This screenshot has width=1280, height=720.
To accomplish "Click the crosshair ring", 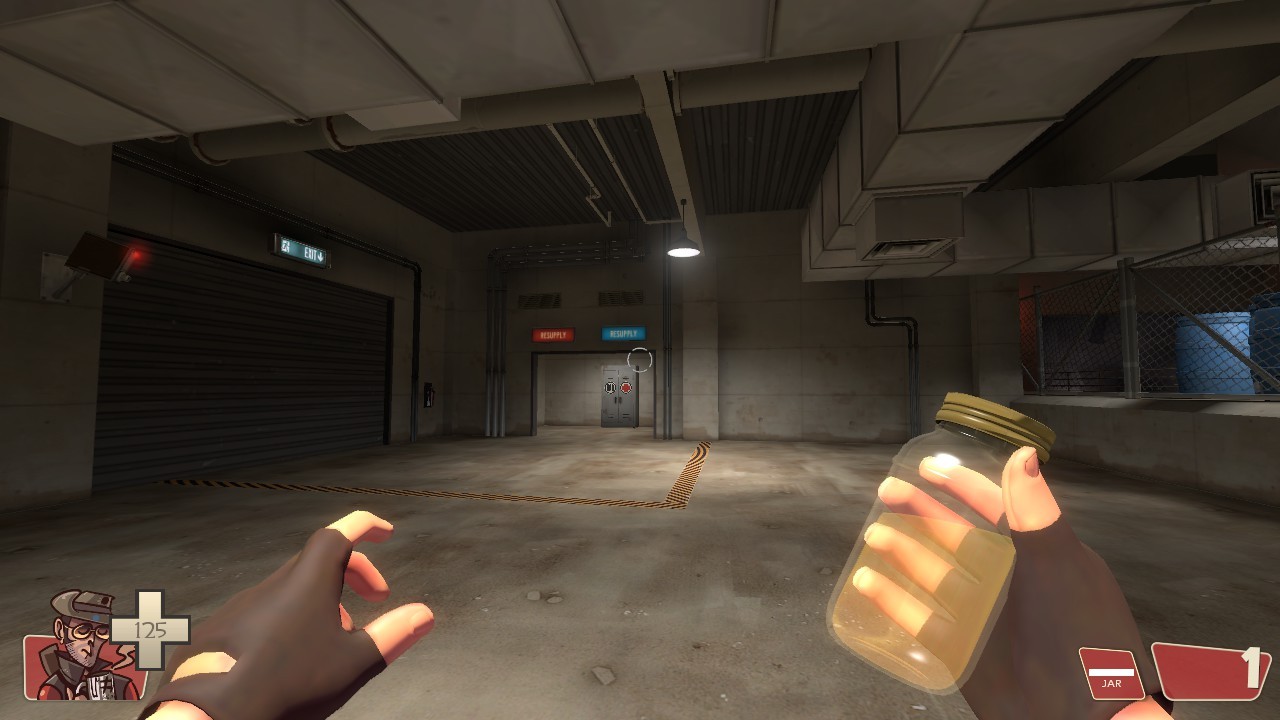I will (640, 359).
